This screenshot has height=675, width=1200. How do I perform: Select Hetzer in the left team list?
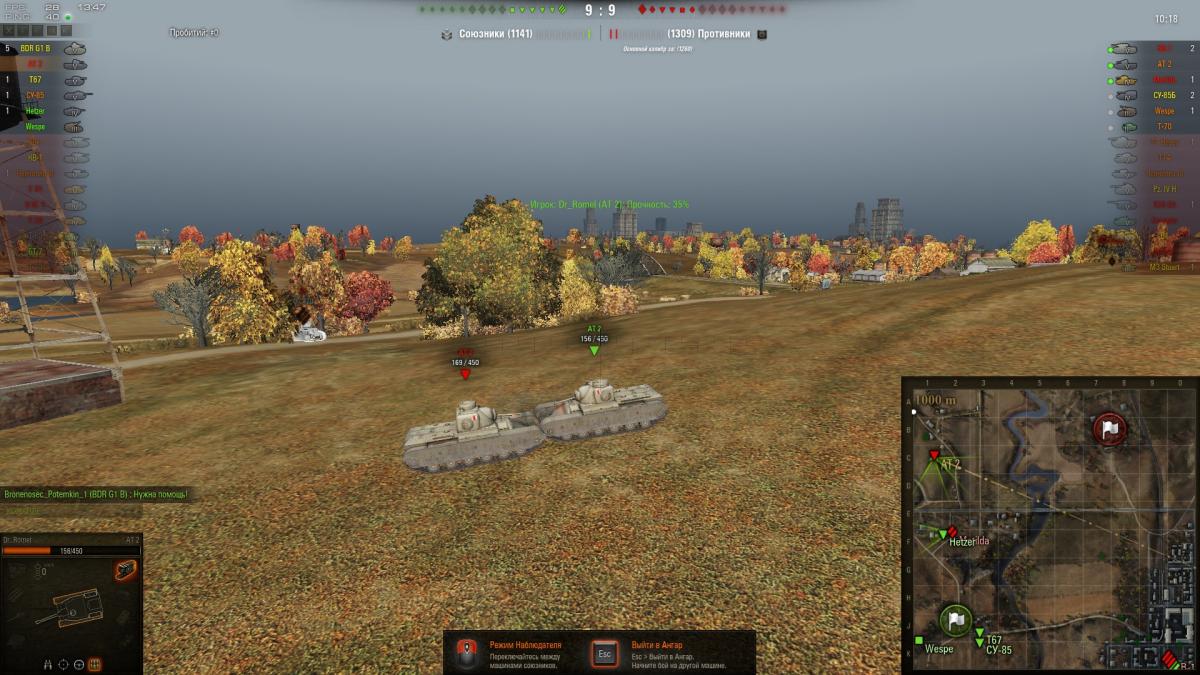coord(36,111)
